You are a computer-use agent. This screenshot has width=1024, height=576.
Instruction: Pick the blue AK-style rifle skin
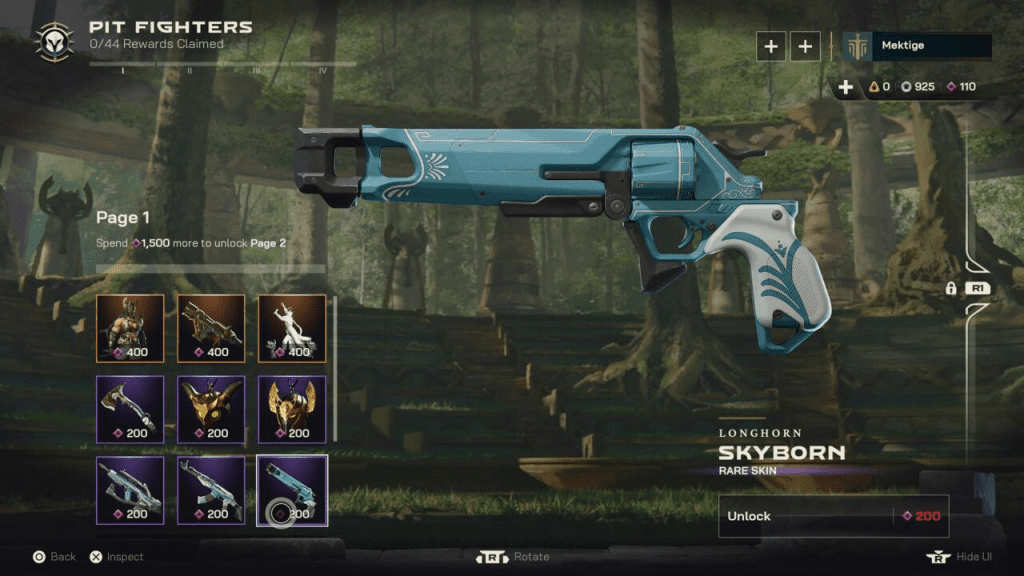pos(211,489)
